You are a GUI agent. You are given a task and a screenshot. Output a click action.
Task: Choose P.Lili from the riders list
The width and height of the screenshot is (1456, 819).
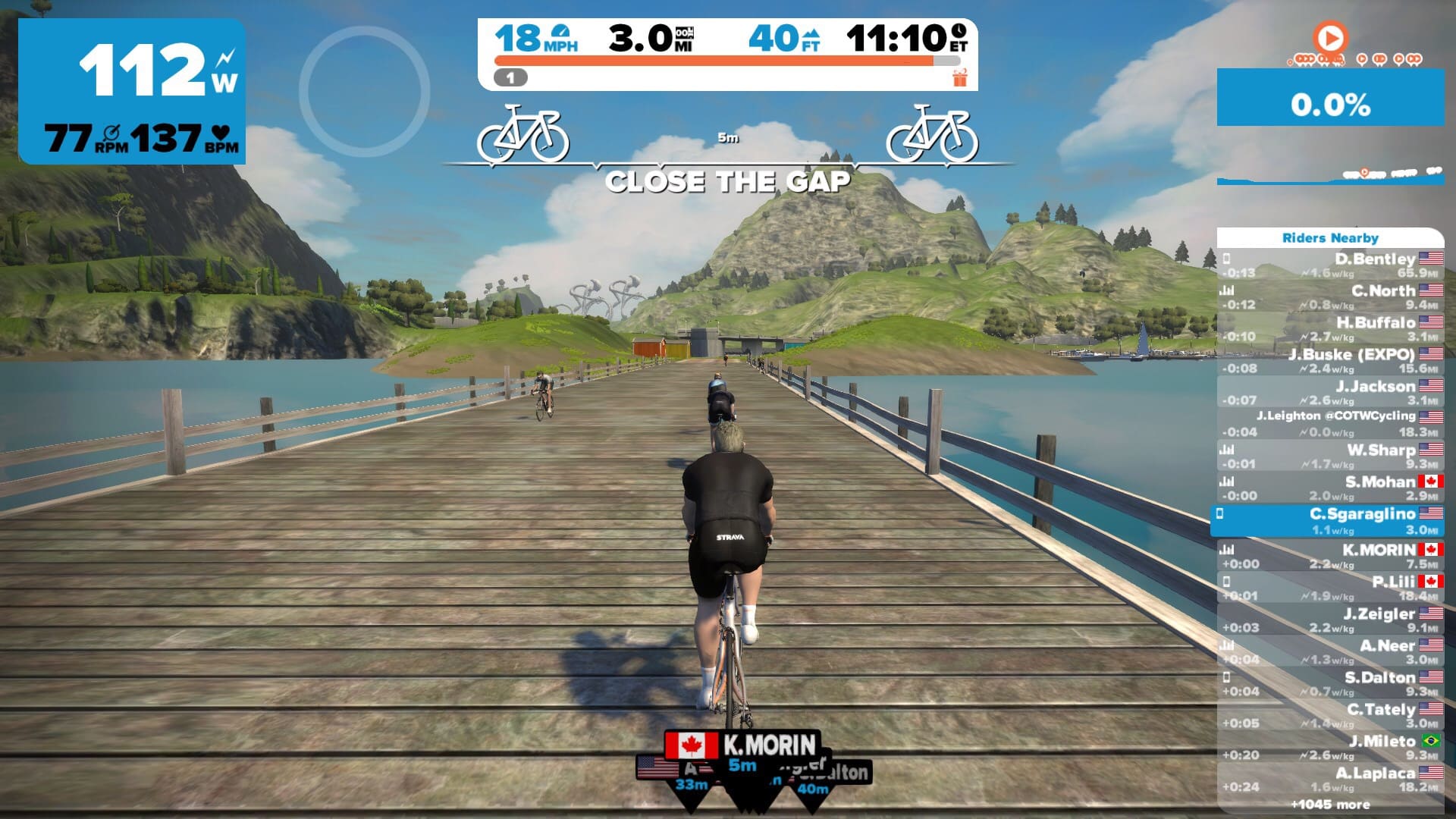click(x=1330, y=588)
